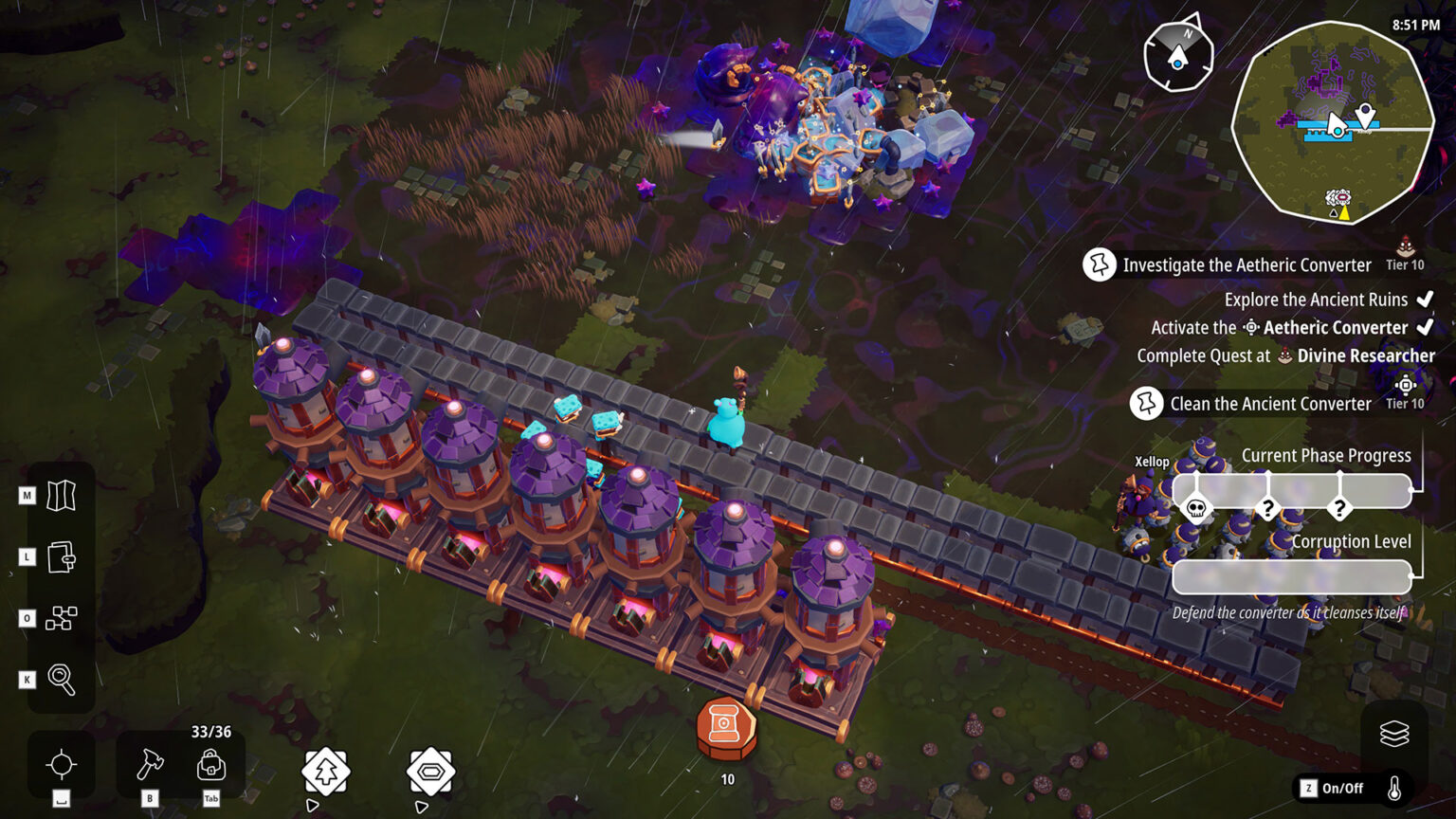Open the logbook journal icon
Screen dimensions: 1456x819
click(x=60, y=556)
